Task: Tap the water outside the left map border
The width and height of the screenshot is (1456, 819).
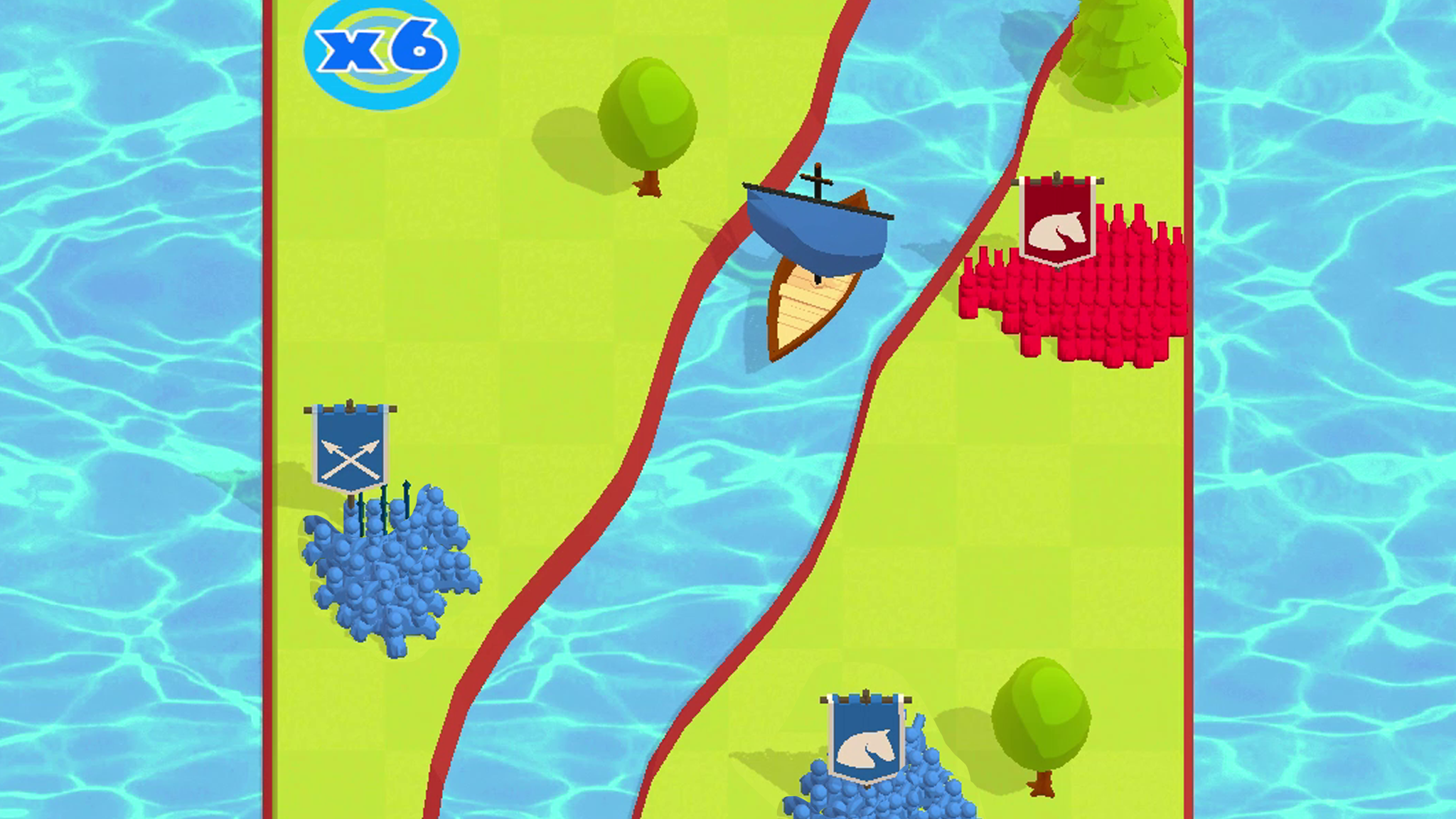Action: [x=128, y=355]
